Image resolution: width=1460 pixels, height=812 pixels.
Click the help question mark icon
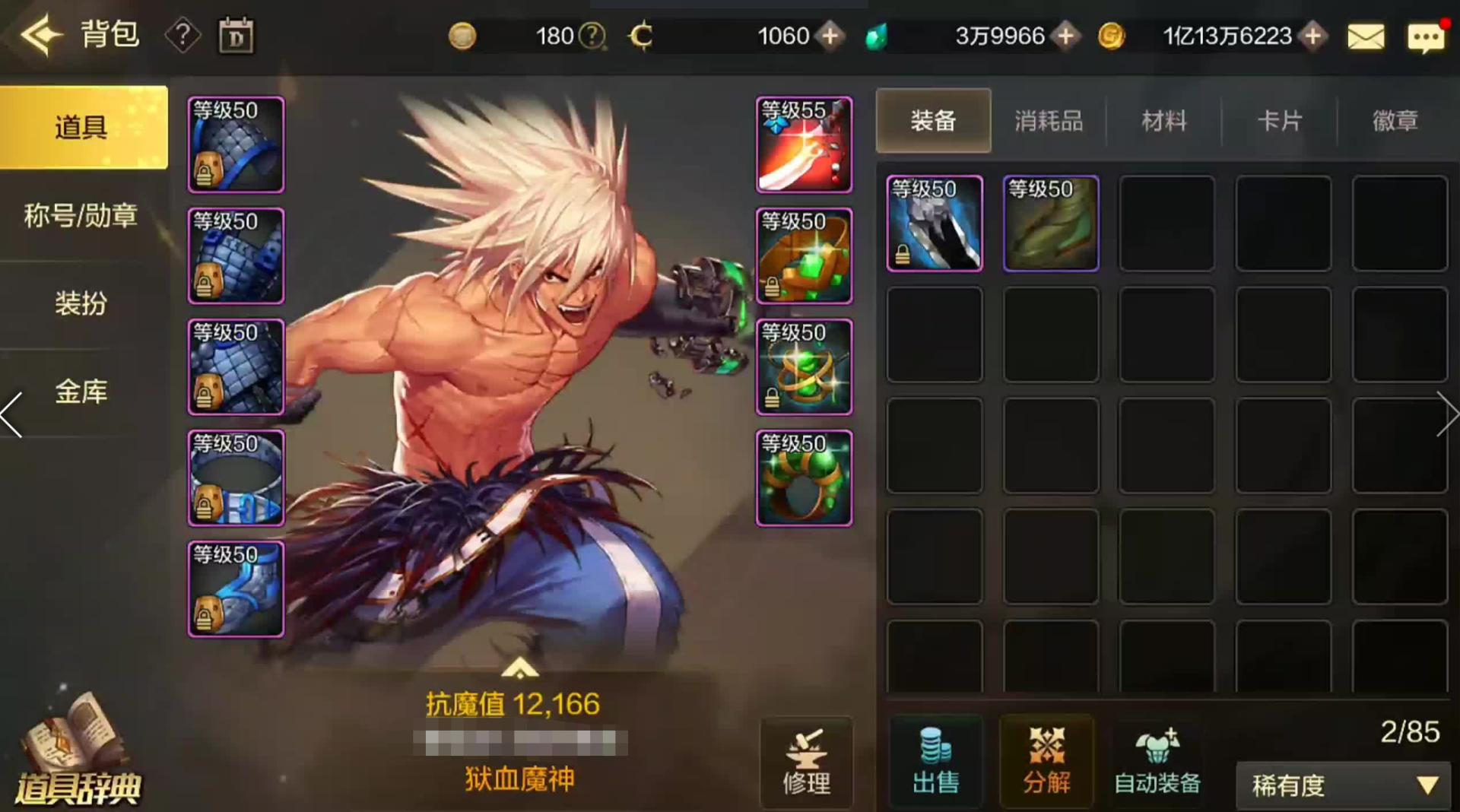click(182, 35)
